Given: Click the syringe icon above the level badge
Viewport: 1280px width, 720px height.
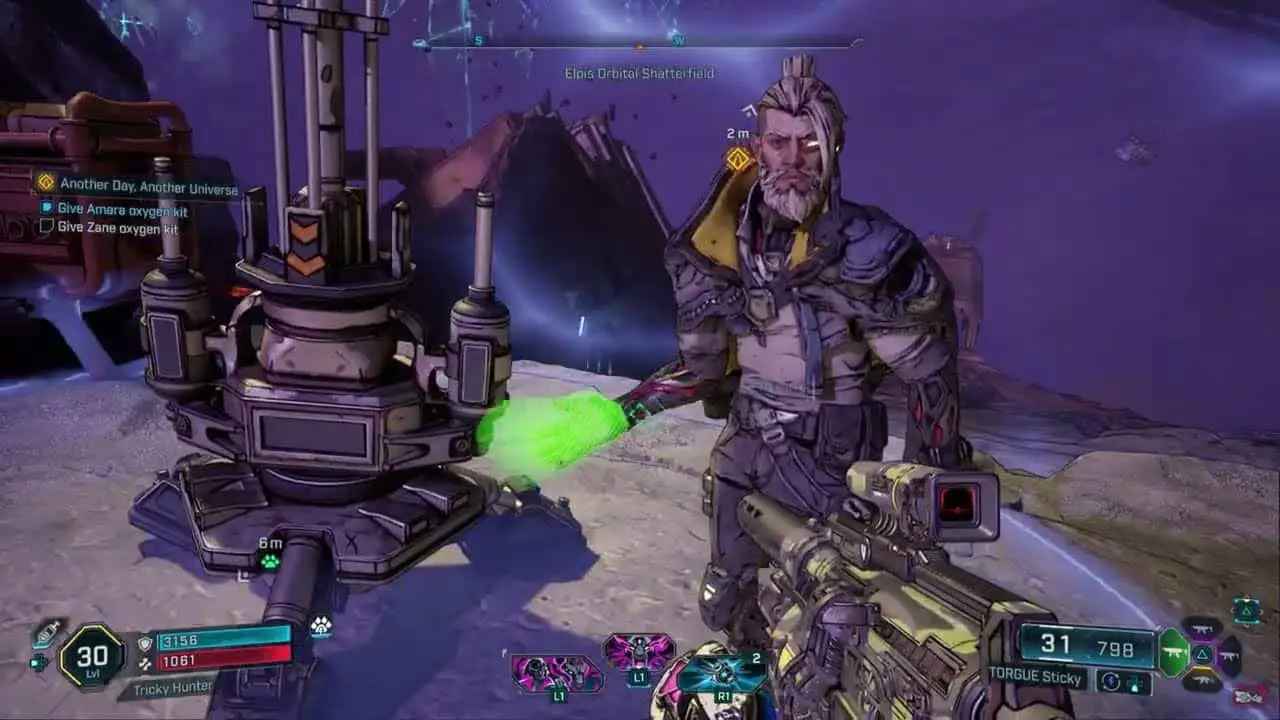Looking at the screenshot, I should point(47,633).
